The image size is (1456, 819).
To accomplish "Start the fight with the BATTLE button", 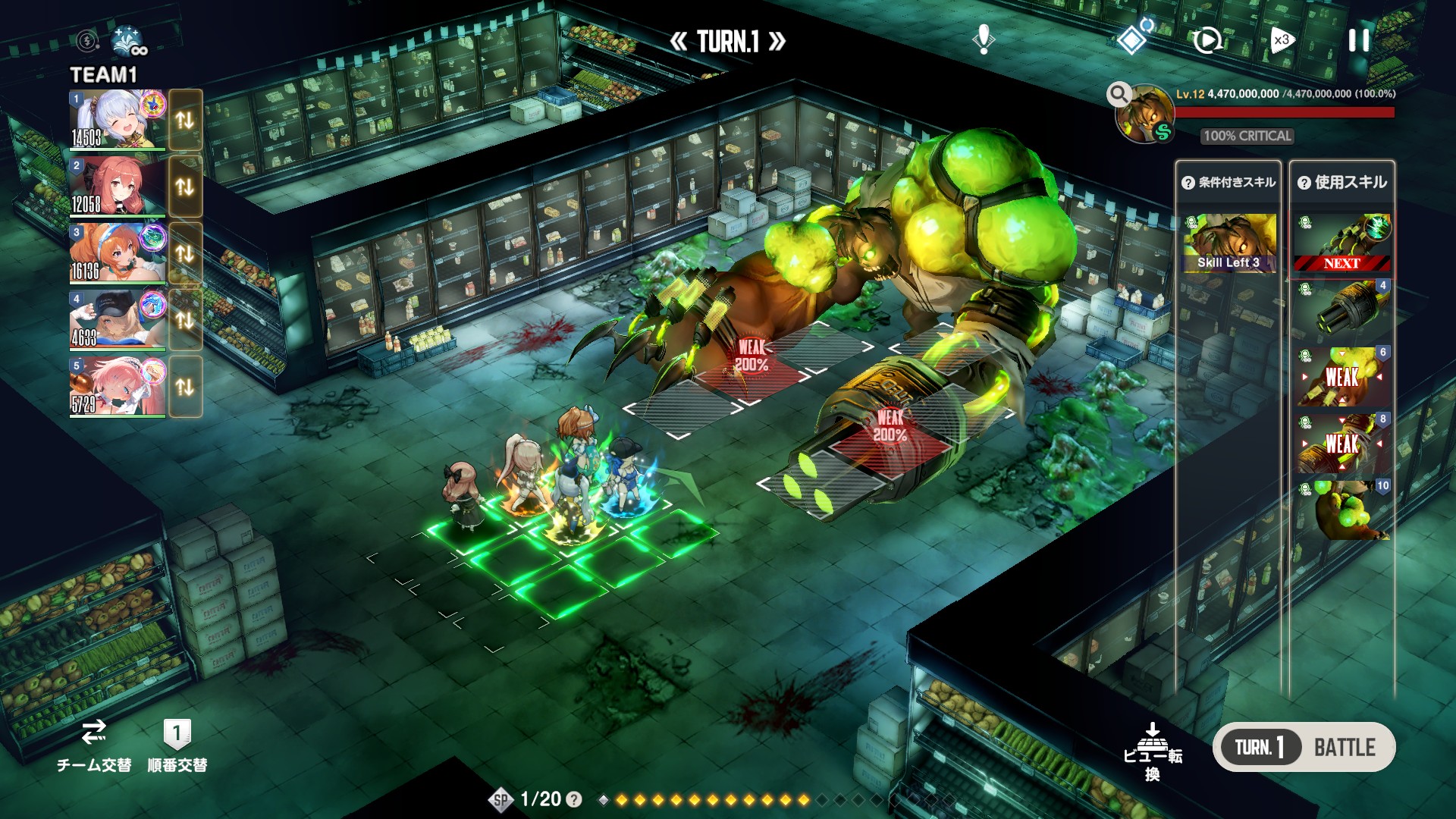I will point(1344,748).
